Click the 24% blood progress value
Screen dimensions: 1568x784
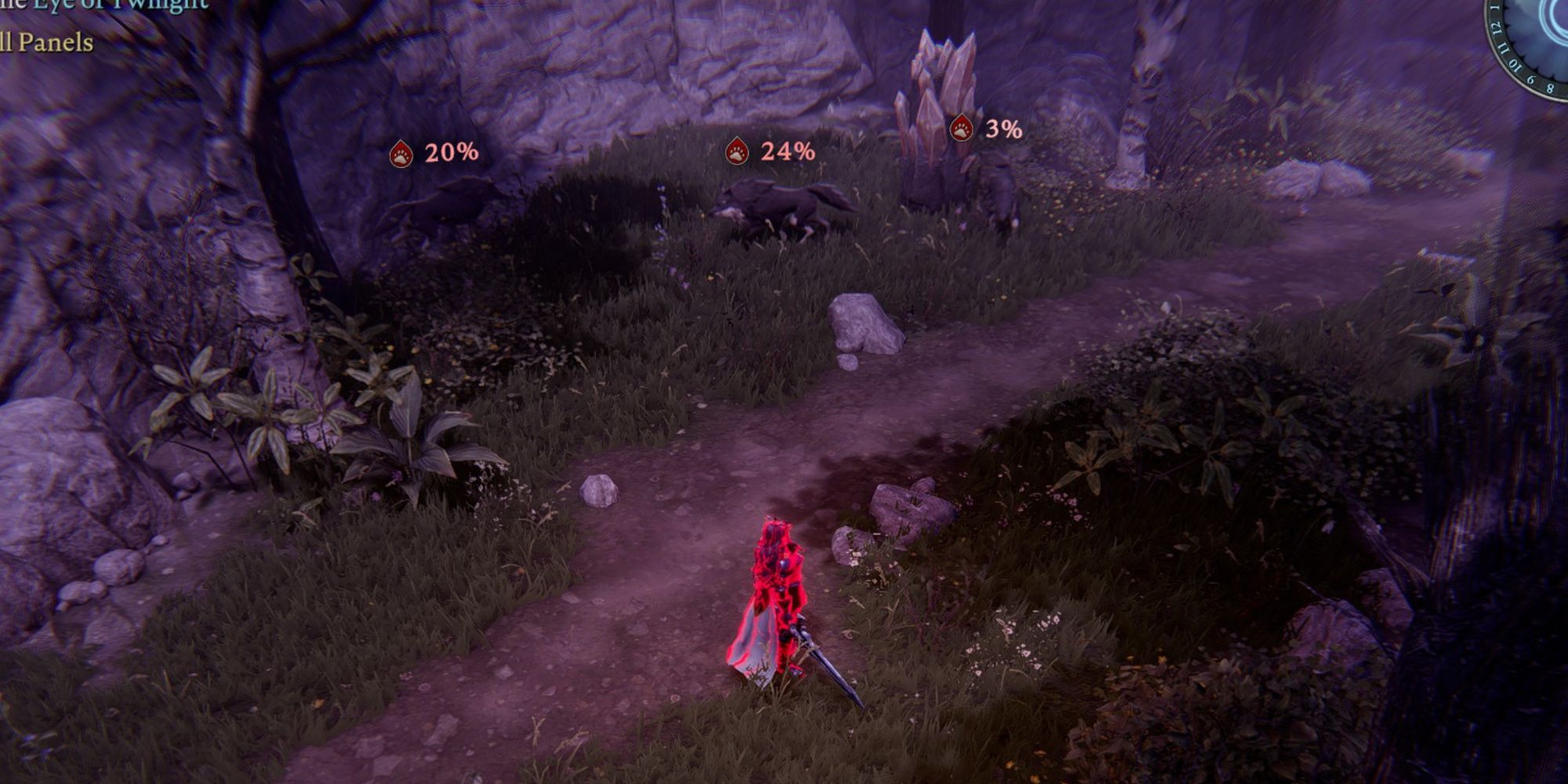pyautogui.click(x=786, y=148)
